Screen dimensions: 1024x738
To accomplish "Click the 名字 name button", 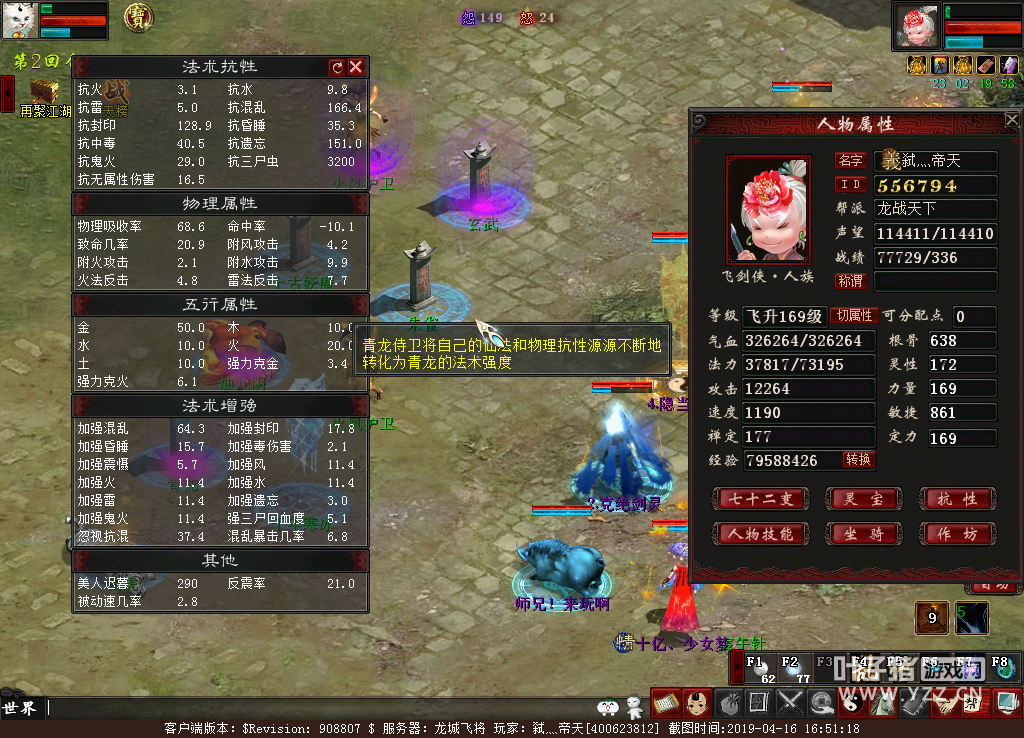I will coord(850,161).
